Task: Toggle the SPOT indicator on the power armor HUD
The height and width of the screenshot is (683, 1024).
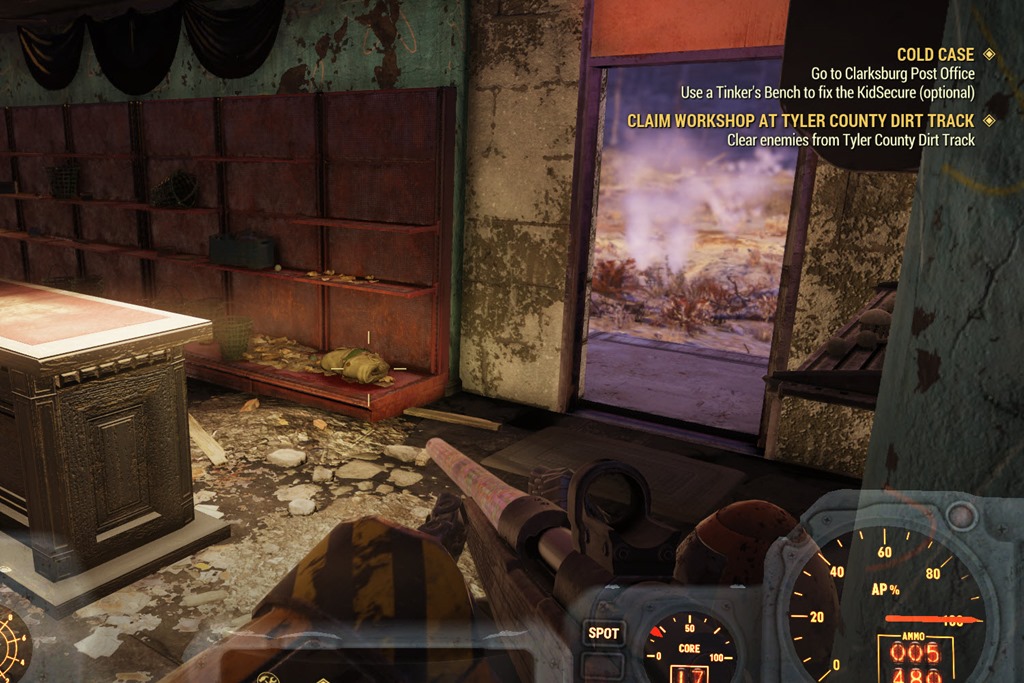Action: [x=604, y=633]
